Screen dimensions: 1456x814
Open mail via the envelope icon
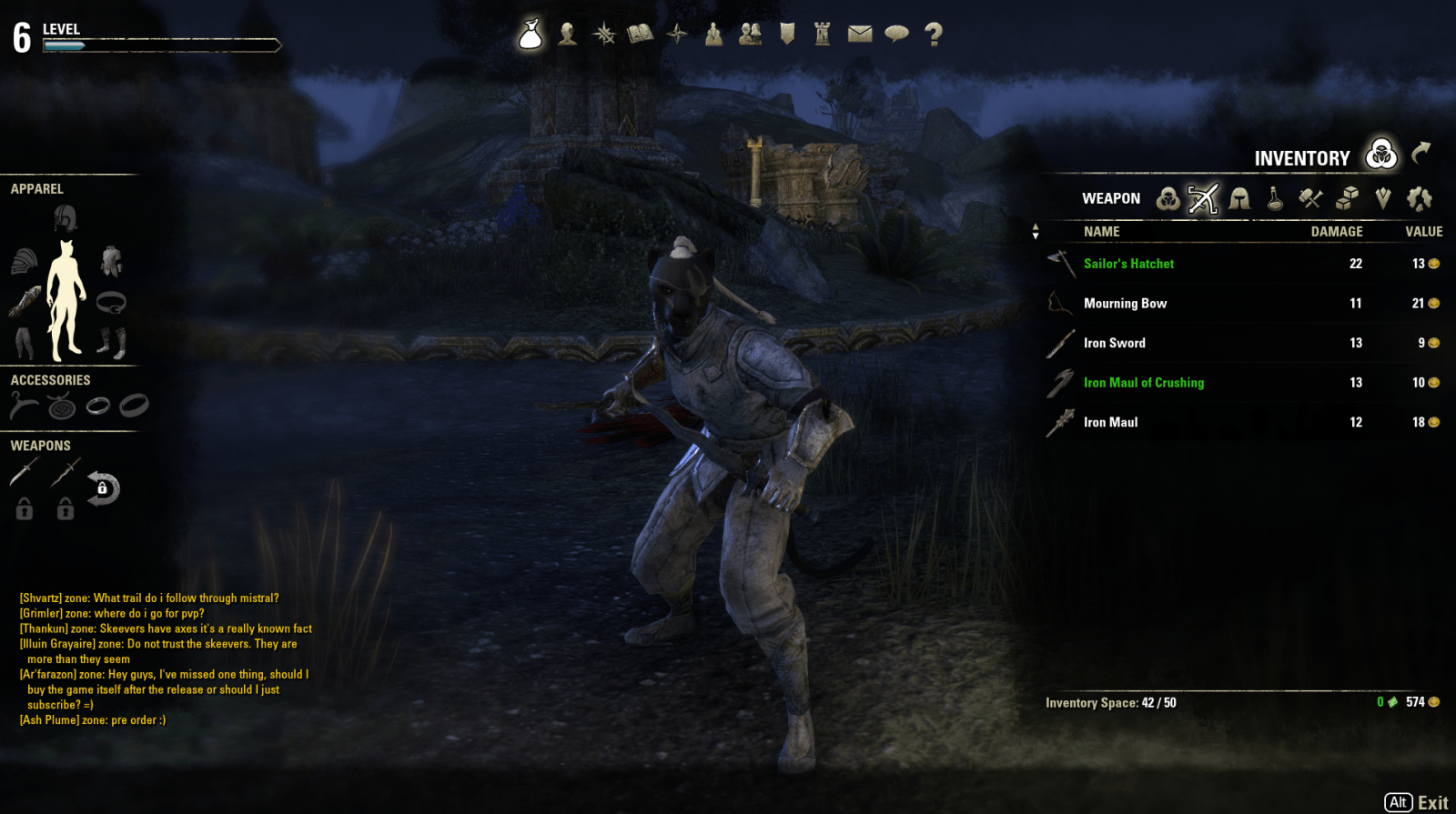(x=860, y=35)
